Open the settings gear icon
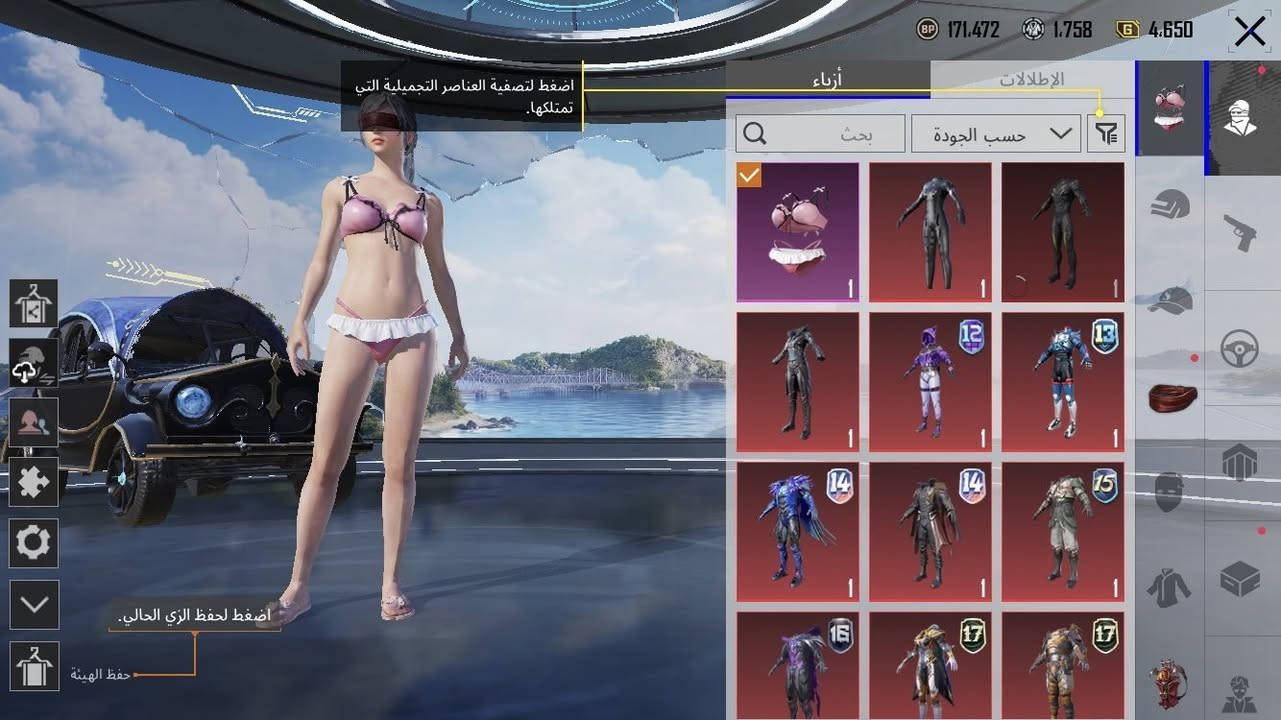This screenshot has height=720, width=1281. pyautogui.click(x=33, y=543)
